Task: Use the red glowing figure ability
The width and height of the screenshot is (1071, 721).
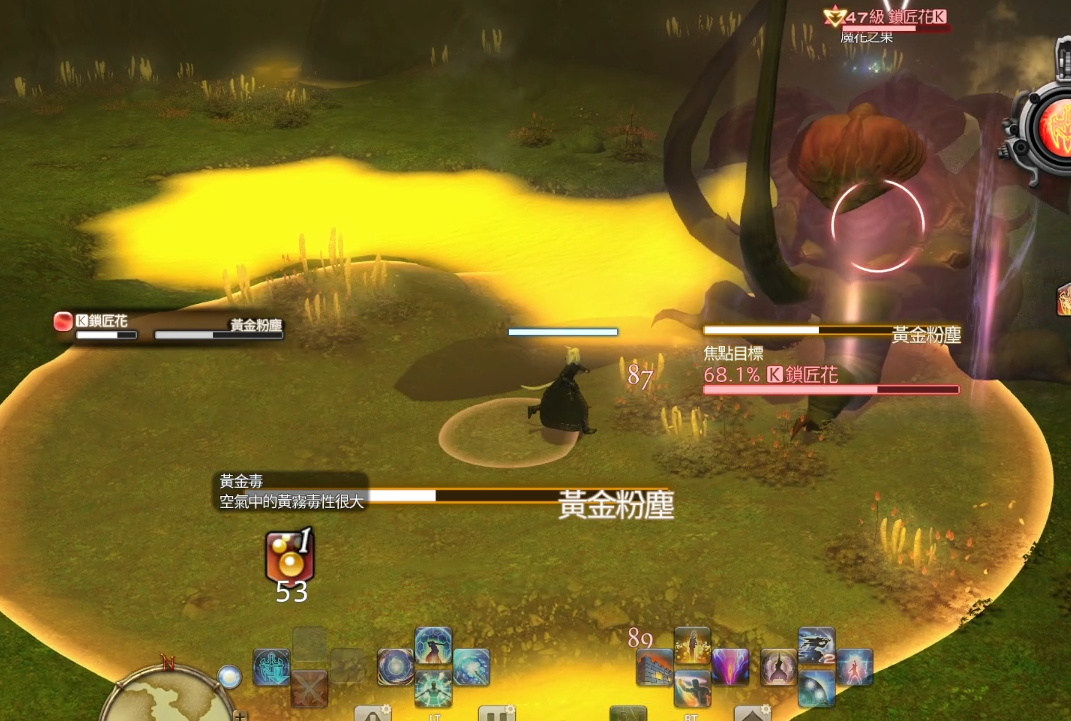Action: click(854, 667)
